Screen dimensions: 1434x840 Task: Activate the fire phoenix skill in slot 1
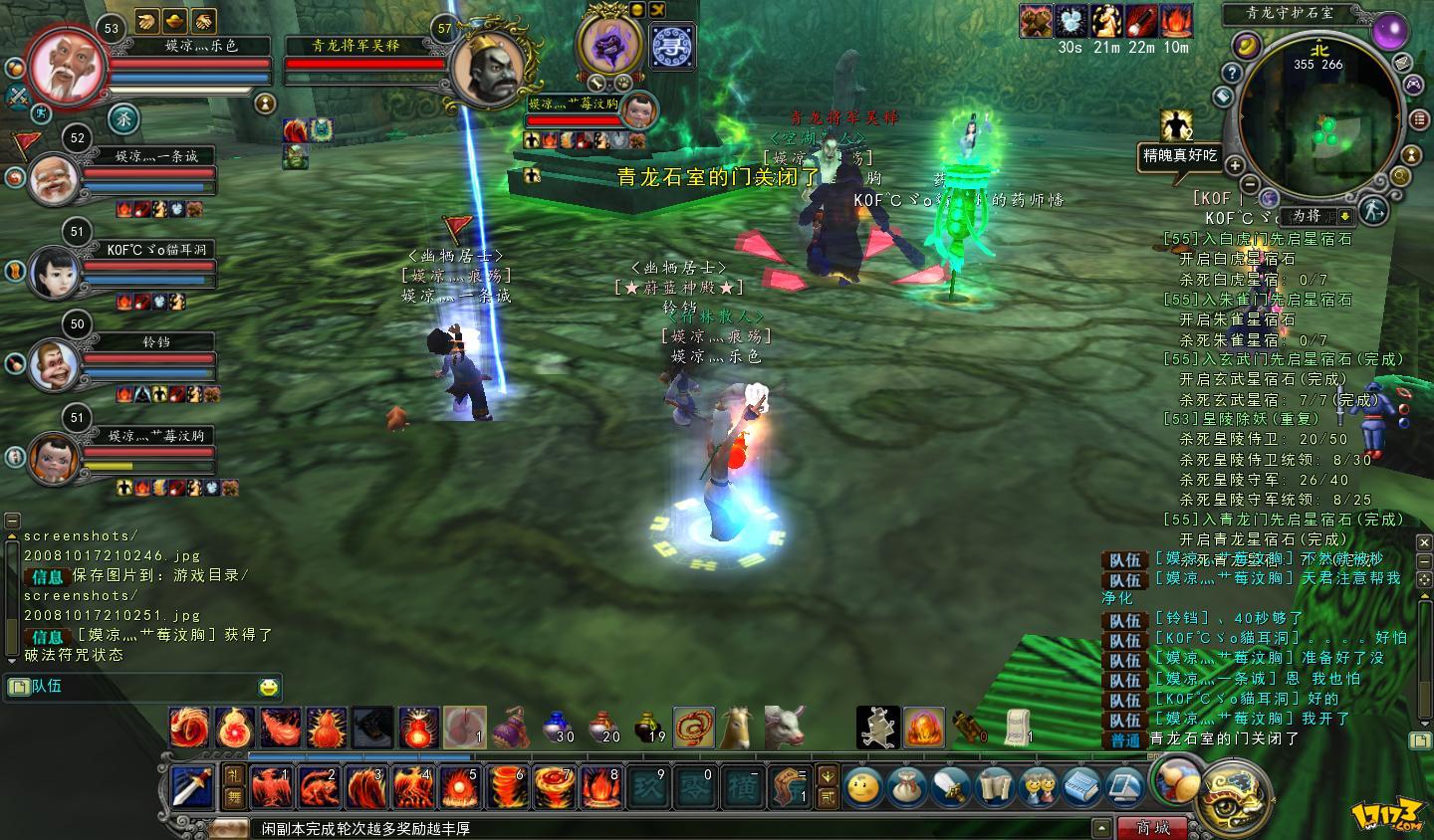270,786
